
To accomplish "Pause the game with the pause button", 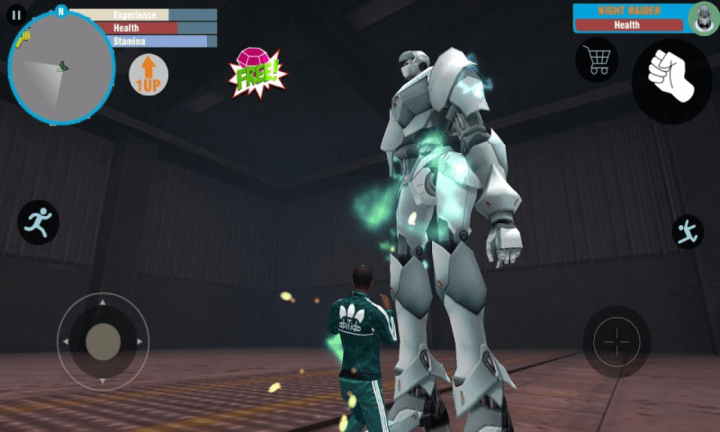I will (16, 15).
